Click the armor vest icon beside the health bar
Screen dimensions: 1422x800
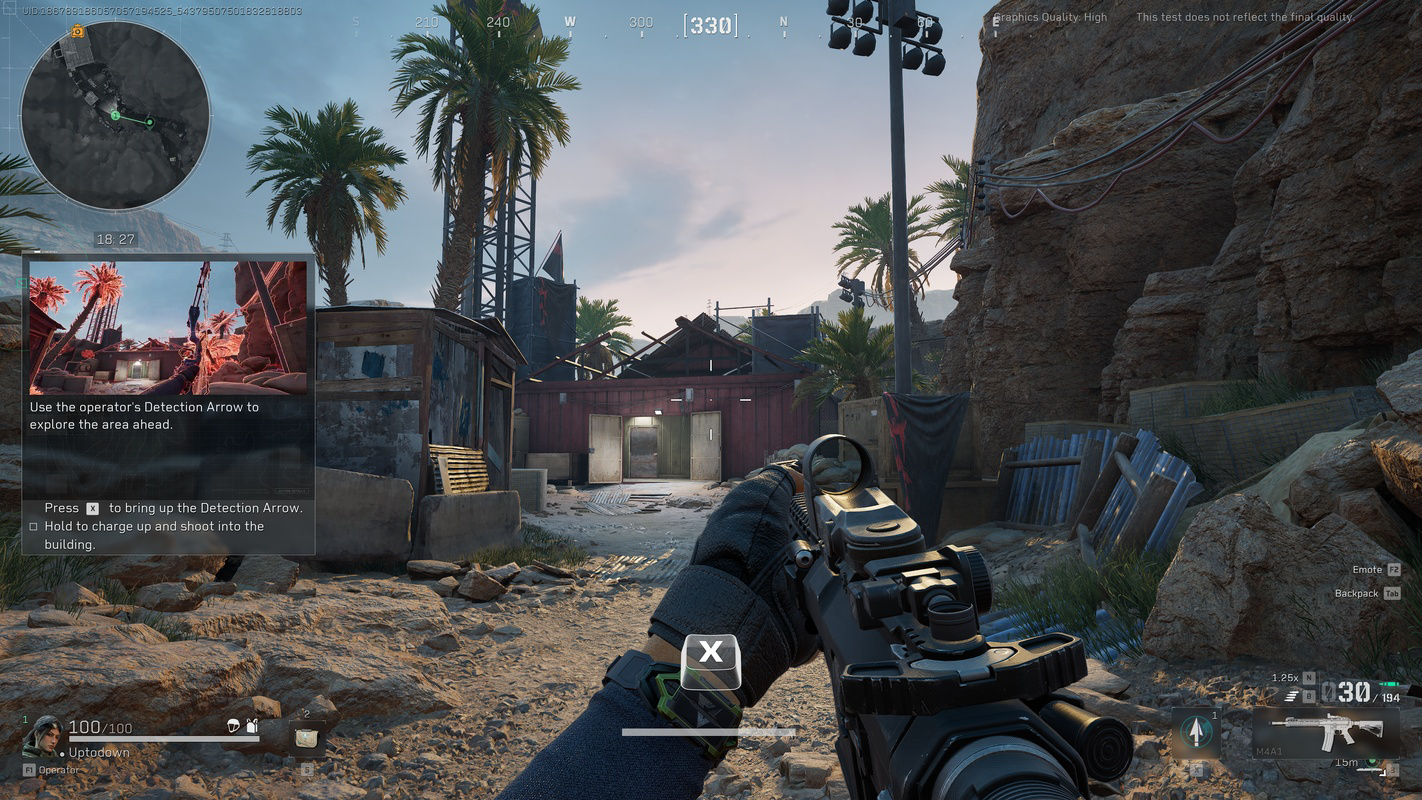tap(252, 727)
